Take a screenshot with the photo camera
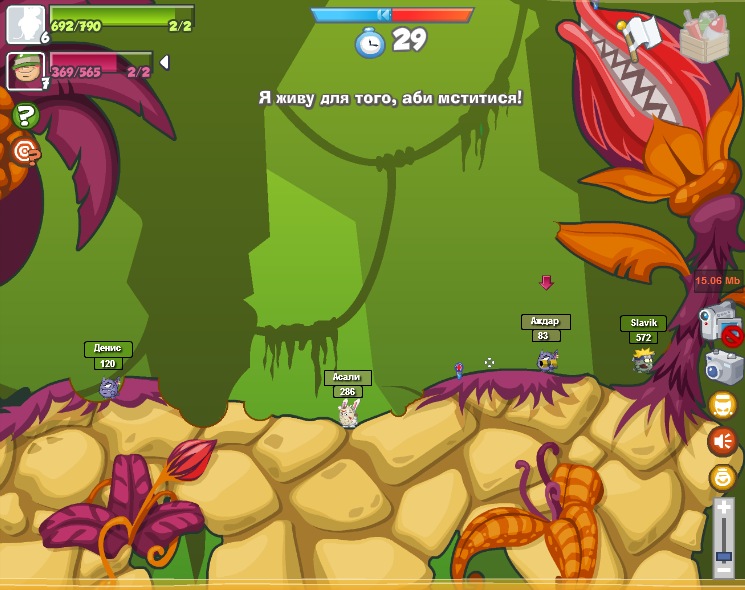Viewport: 745px width, 590px height. (723, 367)
